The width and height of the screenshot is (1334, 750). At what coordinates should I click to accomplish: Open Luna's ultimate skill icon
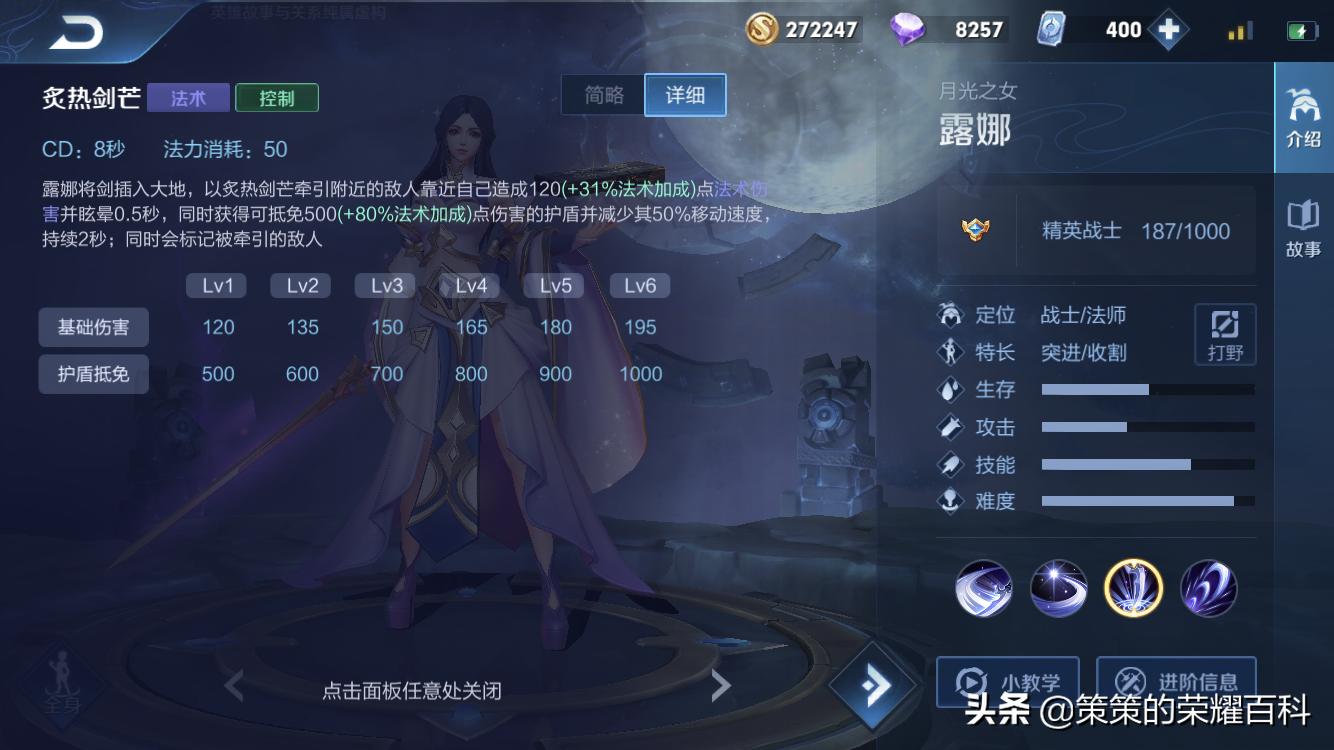1208,589
